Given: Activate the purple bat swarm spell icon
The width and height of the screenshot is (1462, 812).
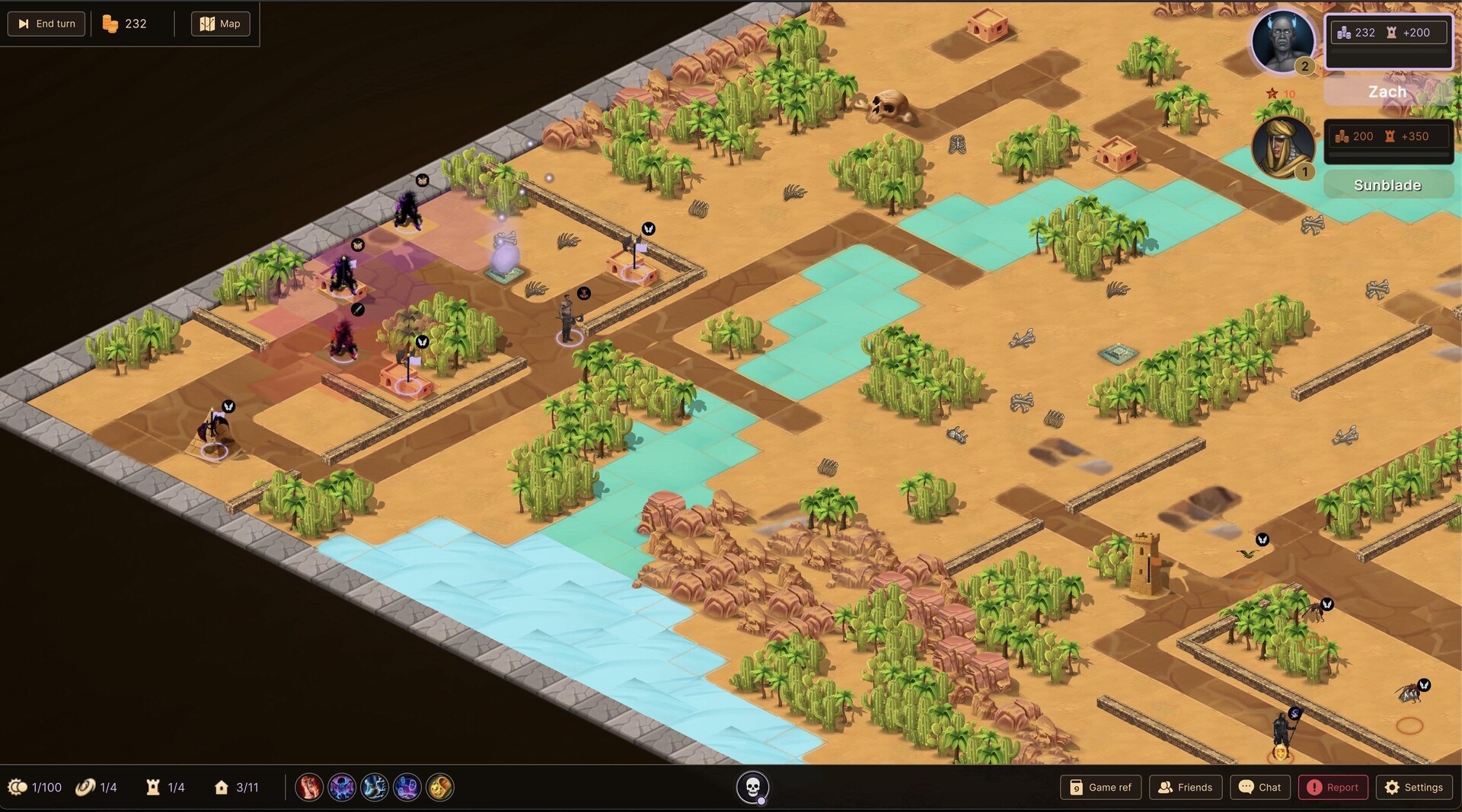Looking at the screenshot, I should (342, 788).
